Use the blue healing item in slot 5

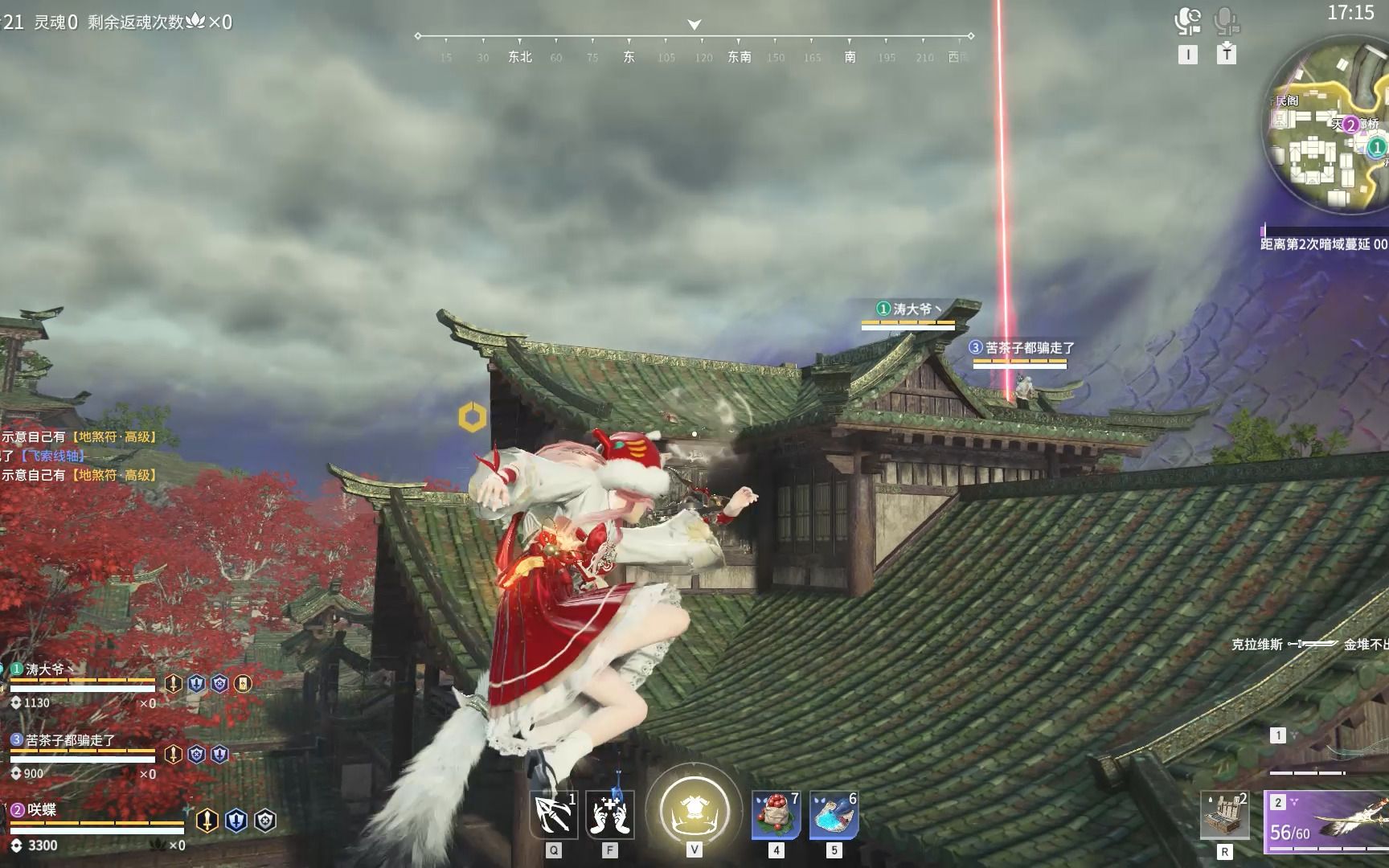click(834, 813)
